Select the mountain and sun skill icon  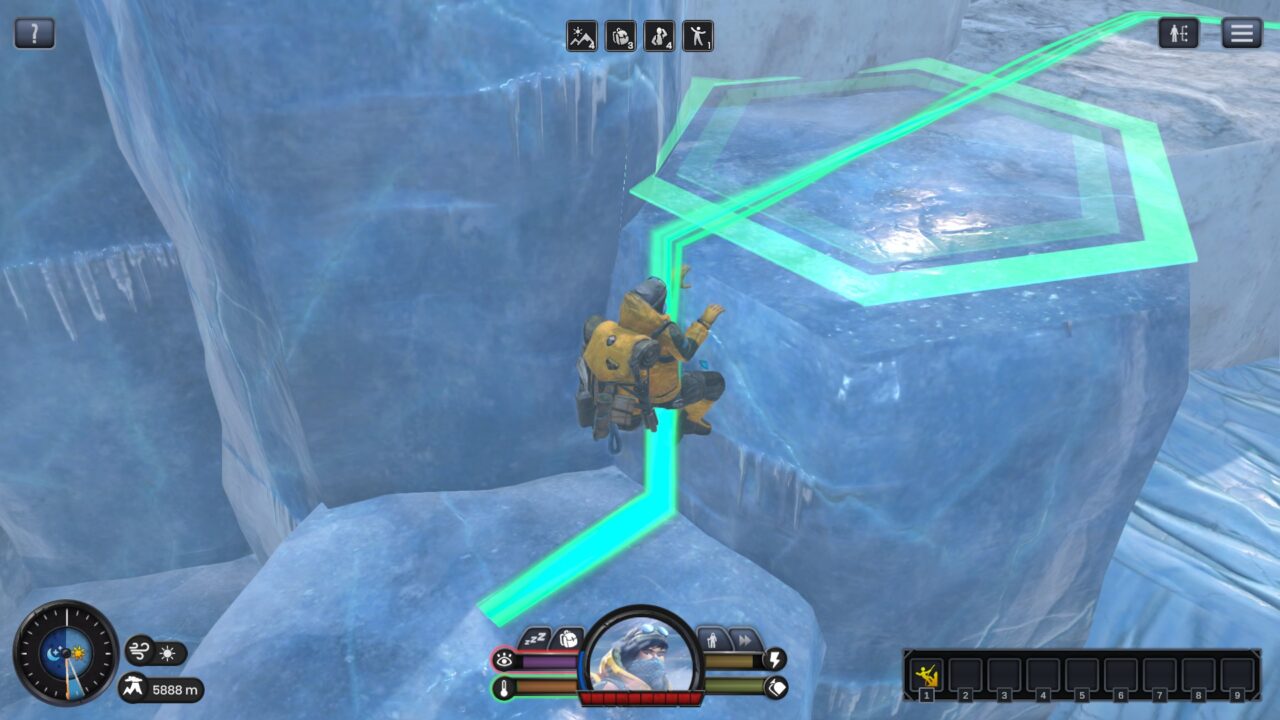click(581, 36)
